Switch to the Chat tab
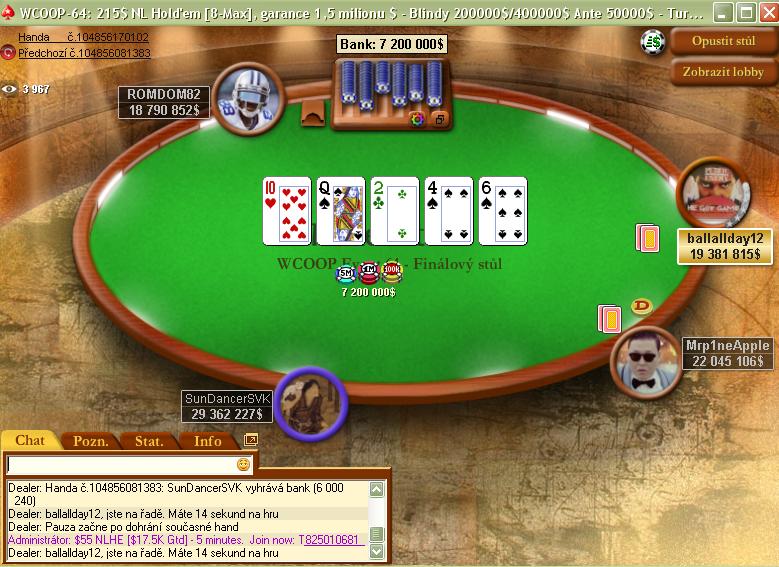This screenshot has height=567, width=779. click(x=30, y=440)
